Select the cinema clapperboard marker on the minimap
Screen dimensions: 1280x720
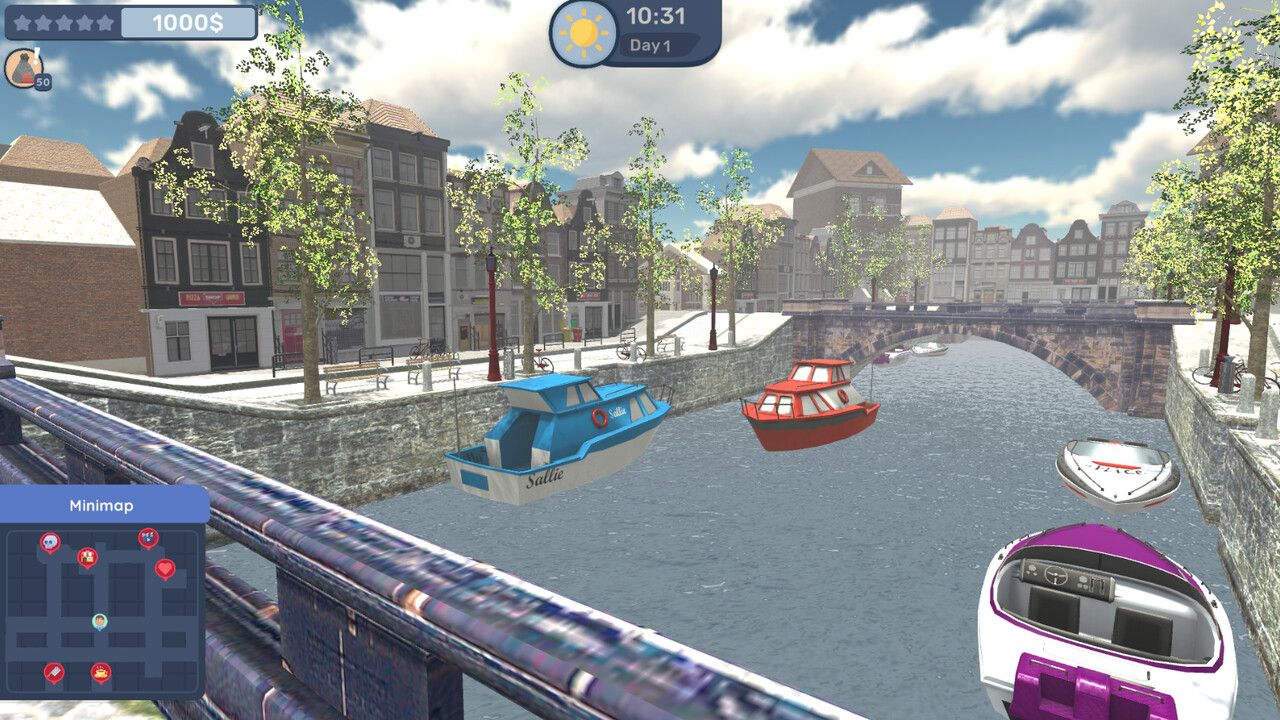[148, 538]
